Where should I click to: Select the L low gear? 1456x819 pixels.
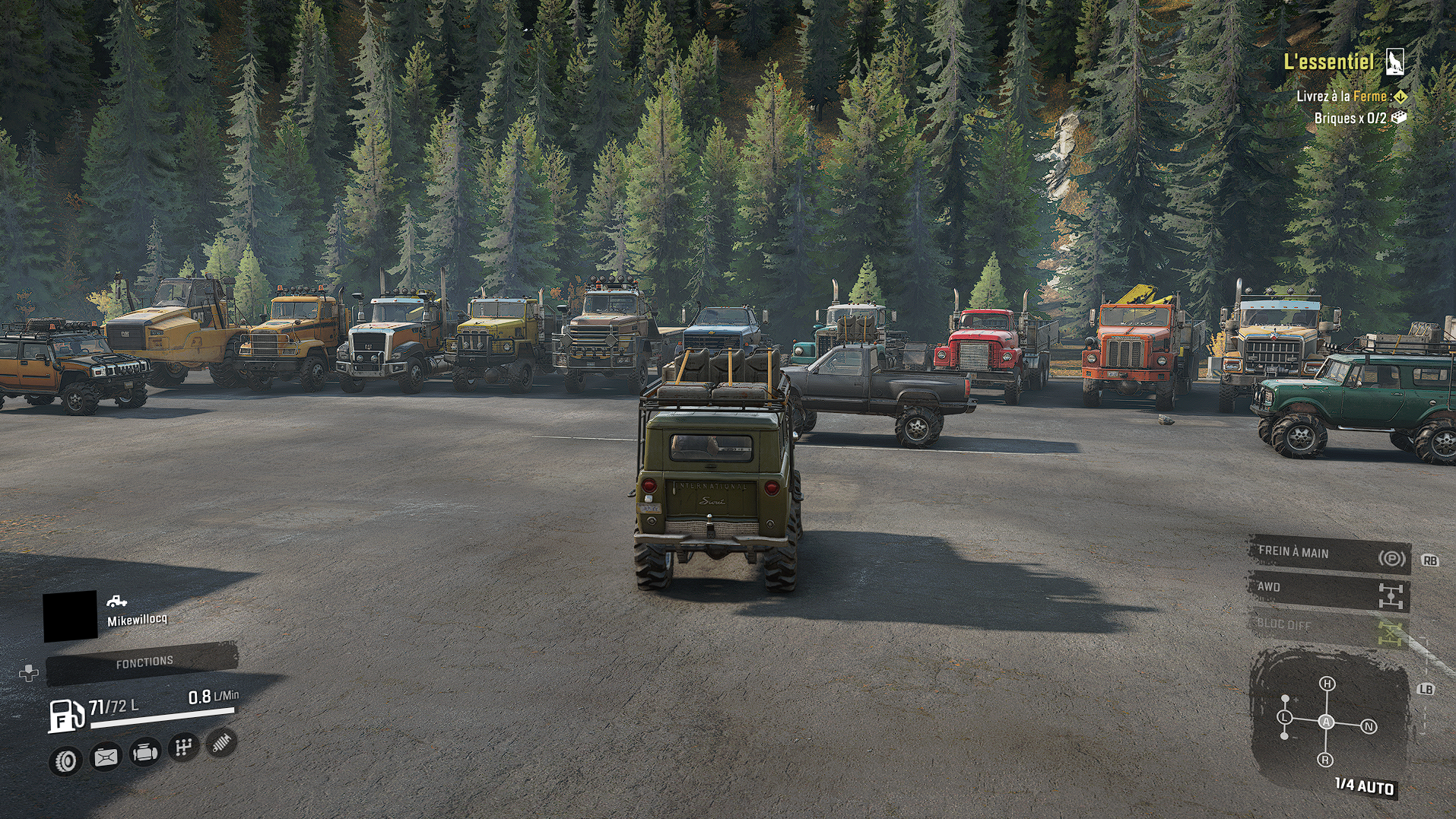(1285, 717)
